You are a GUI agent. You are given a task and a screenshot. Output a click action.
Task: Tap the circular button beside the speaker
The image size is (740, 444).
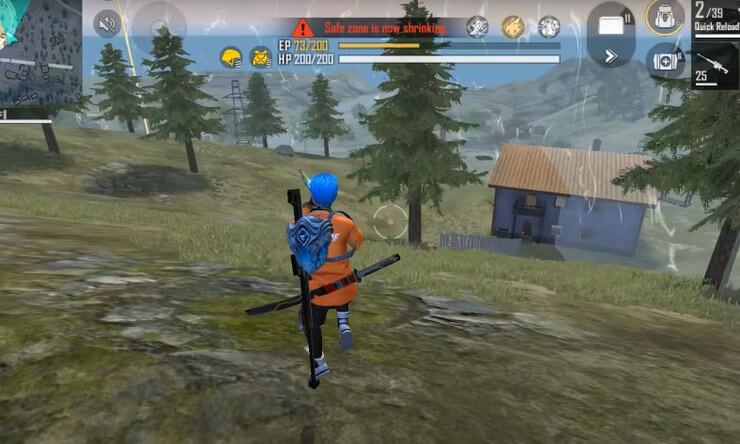point(158,23)
